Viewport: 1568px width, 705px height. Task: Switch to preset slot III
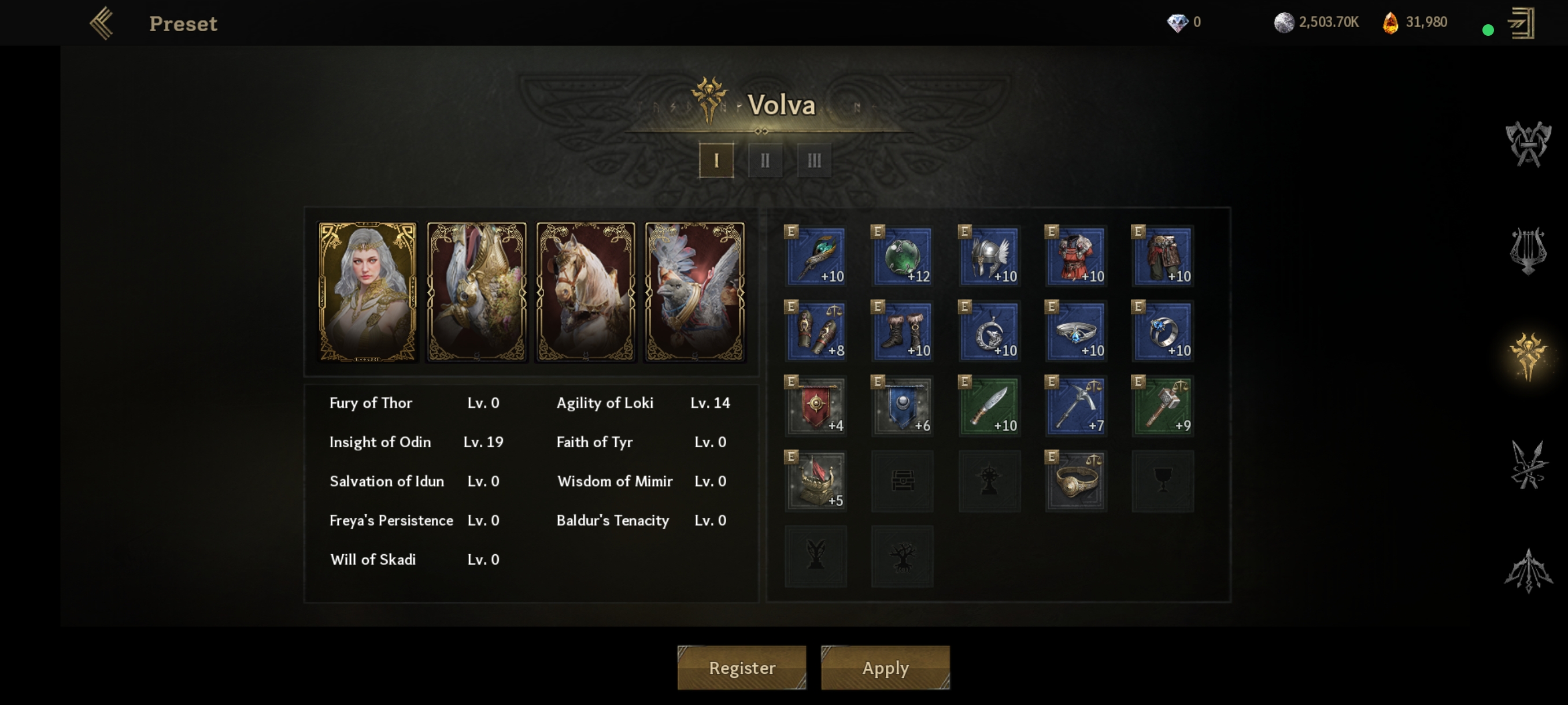[x=814, y=161]
